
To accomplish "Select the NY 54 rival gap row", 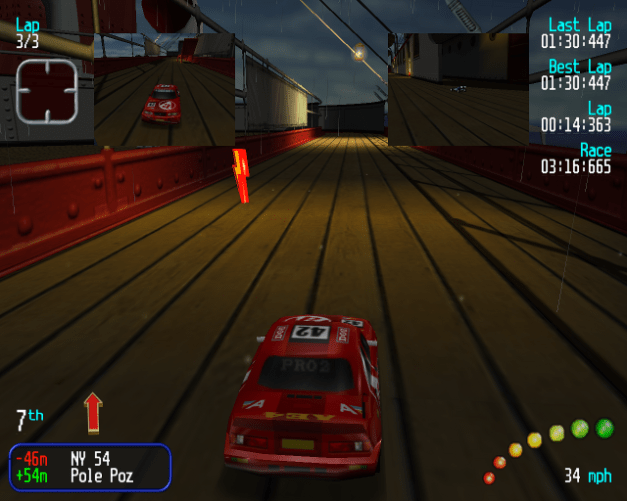I will (x=90, y=459).
